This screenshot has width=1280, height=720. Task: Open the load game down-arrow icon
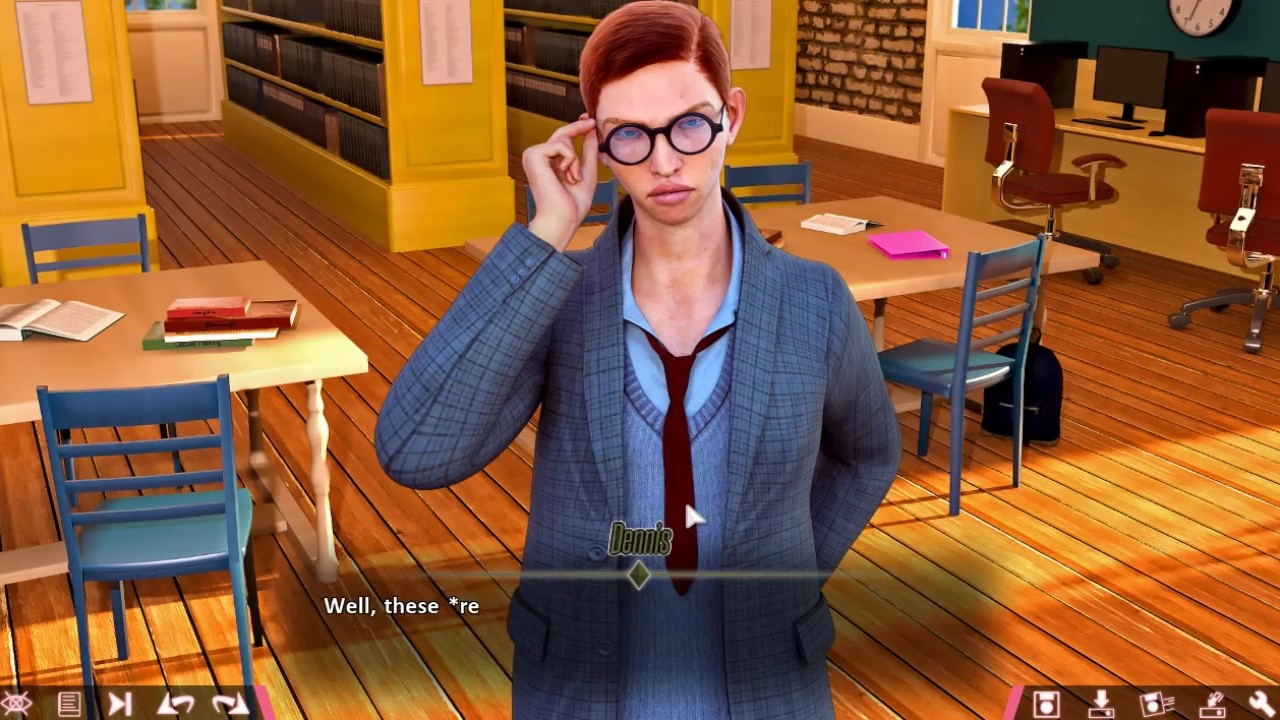1101,704
